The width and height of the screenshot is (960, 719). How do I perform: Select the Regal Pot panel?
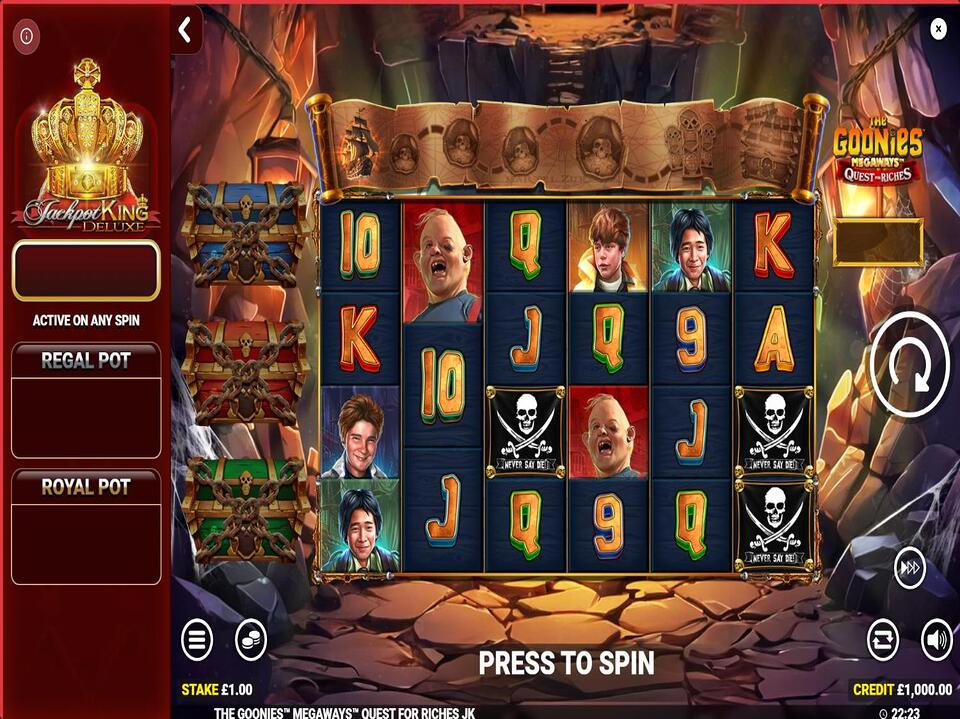pos(86,400)
